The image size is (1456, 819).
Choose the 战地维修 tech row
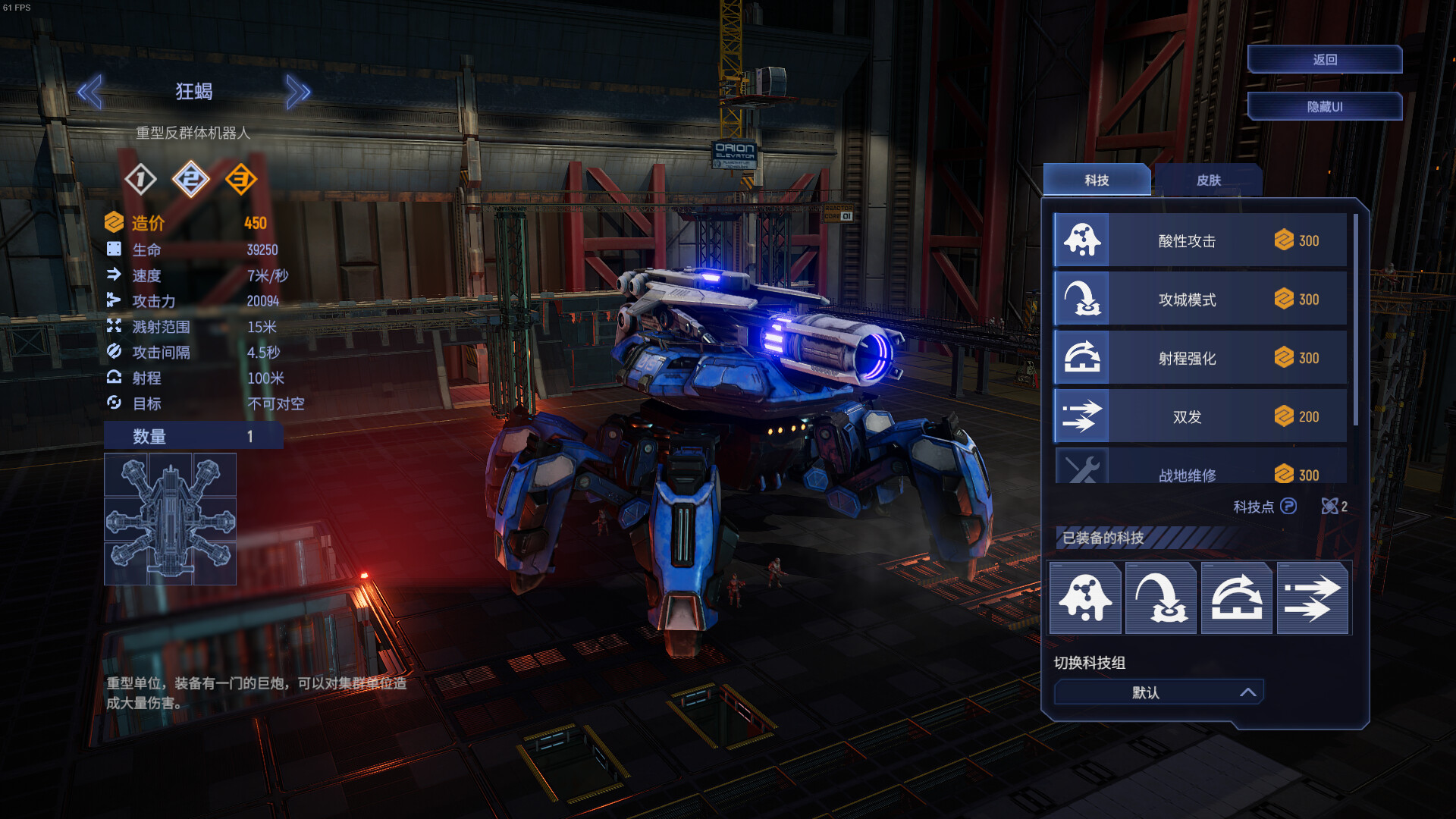point(1200,471)
